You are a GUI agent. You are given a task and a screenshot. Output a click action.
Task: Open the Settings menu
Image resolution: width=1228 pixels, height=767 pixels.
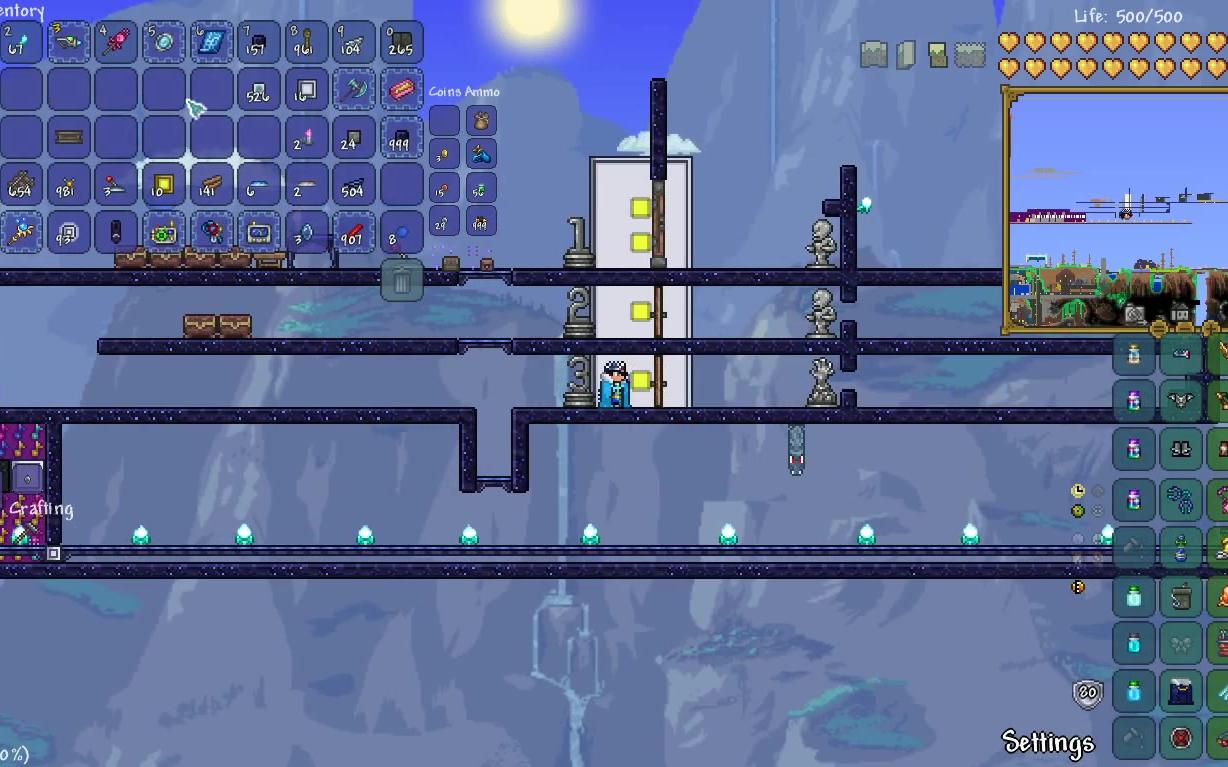pyautogui.click(x=1048, y=742)
